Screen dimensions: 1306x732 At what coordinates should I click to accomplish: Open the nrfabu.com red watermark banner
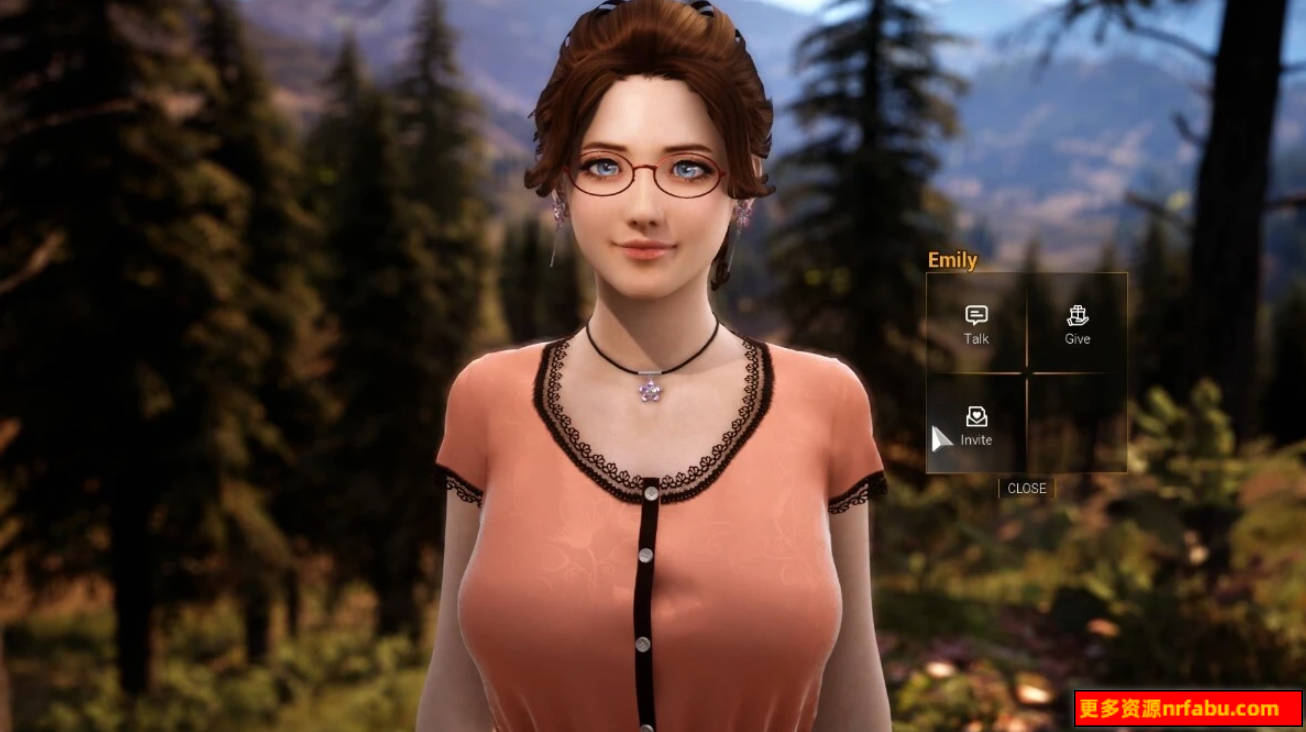(1188, 709)
